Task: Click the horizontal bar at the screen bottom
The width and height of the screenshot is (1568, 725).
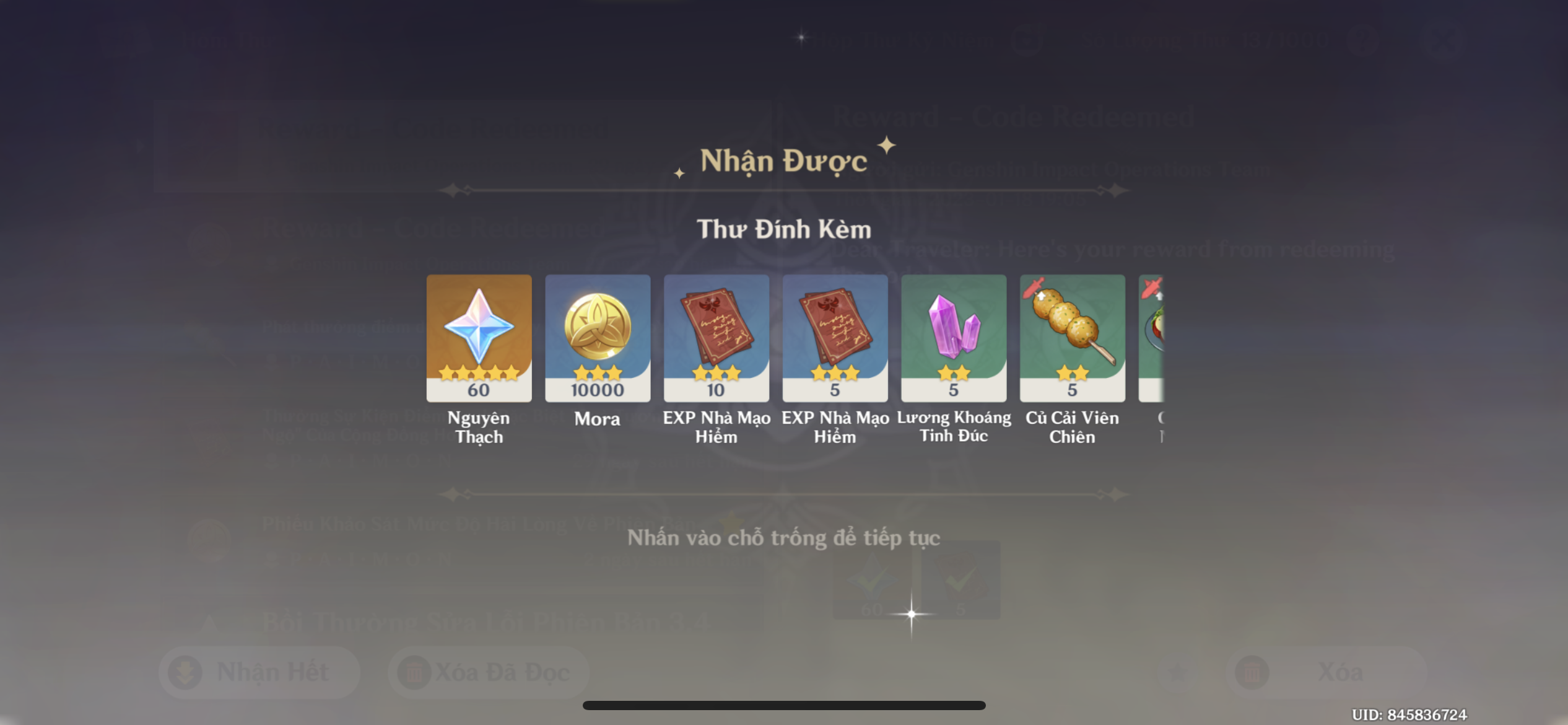Action: tap(785, 704)
